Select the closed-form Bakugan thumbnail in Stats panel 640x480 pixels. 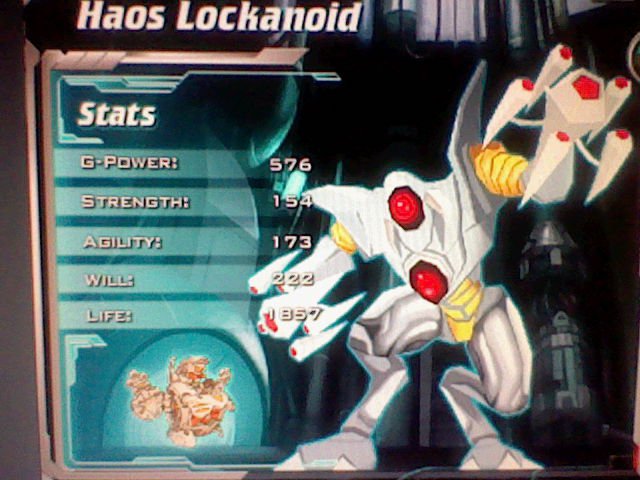pyautogui.click(x=180, y=390)
